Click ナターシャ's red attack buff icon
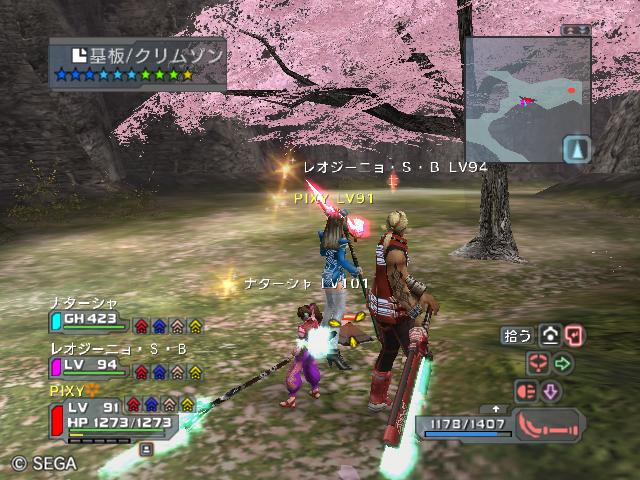This screenshot has width=640, height=480. click(141, 325)
